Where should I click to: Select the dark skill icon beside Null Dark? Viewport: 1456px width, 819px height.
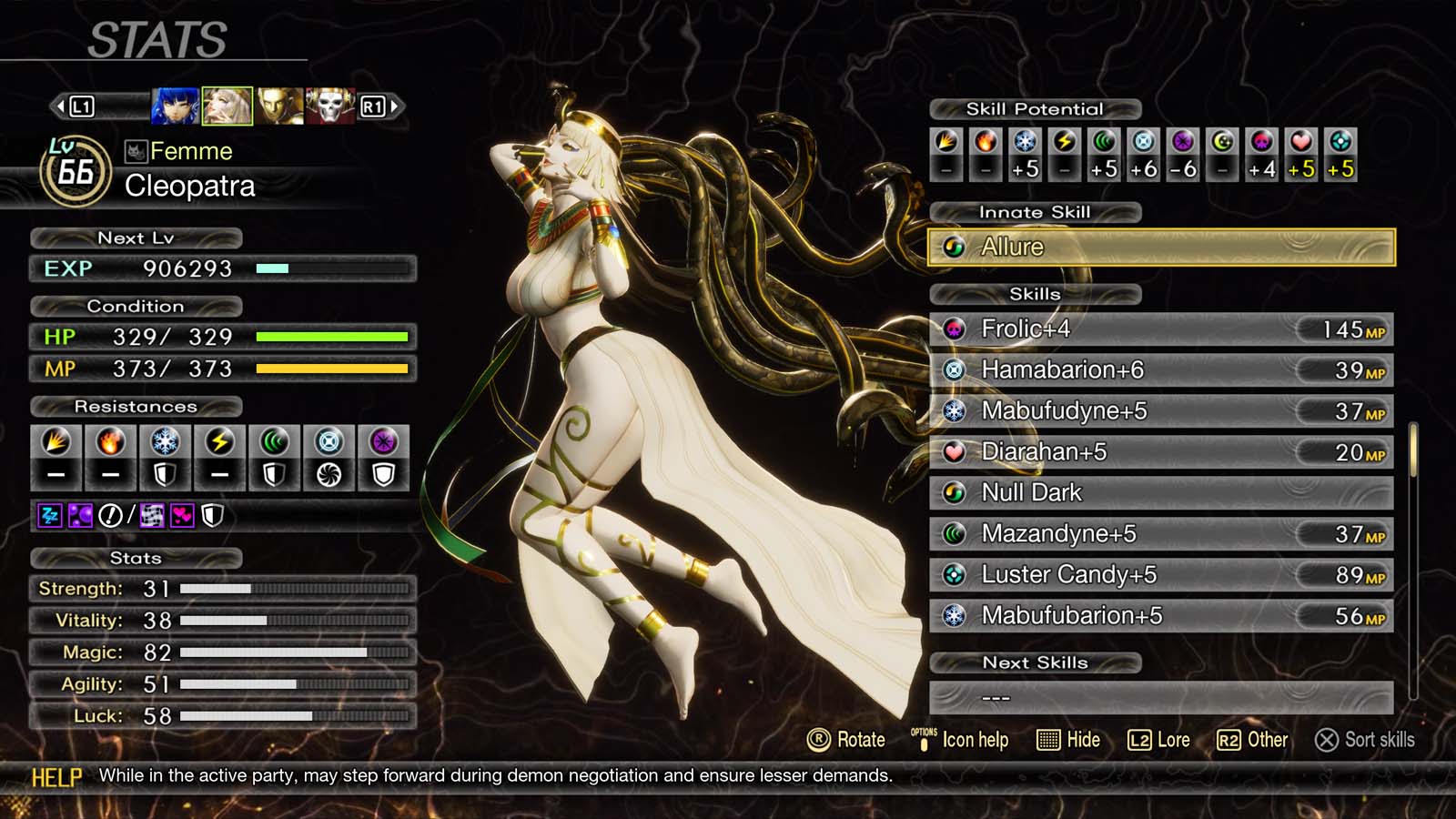tap(955, 492)
